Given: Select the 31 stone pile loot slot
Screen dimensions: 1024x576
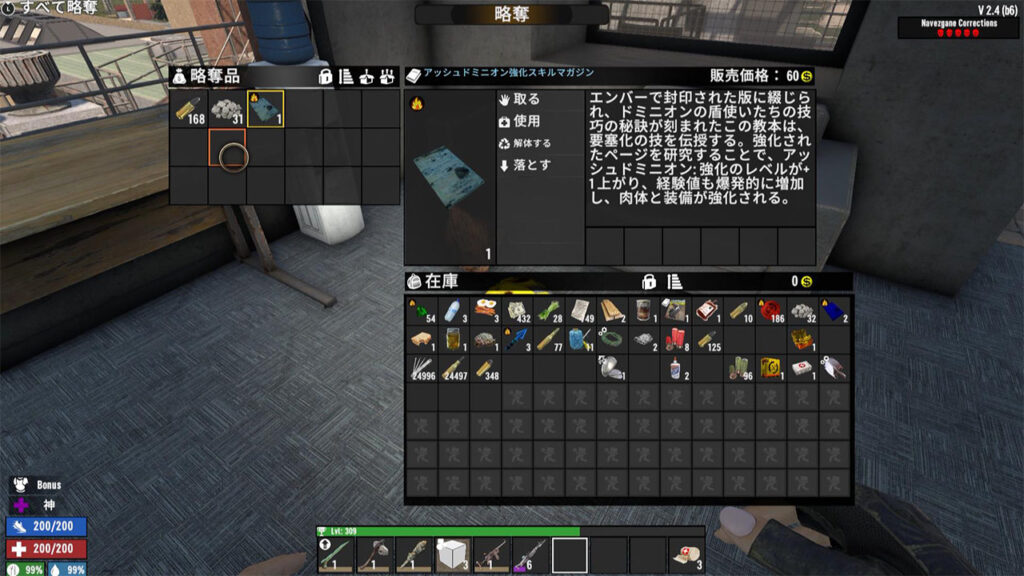Looking at the screenshot, I should pos(227,110).
